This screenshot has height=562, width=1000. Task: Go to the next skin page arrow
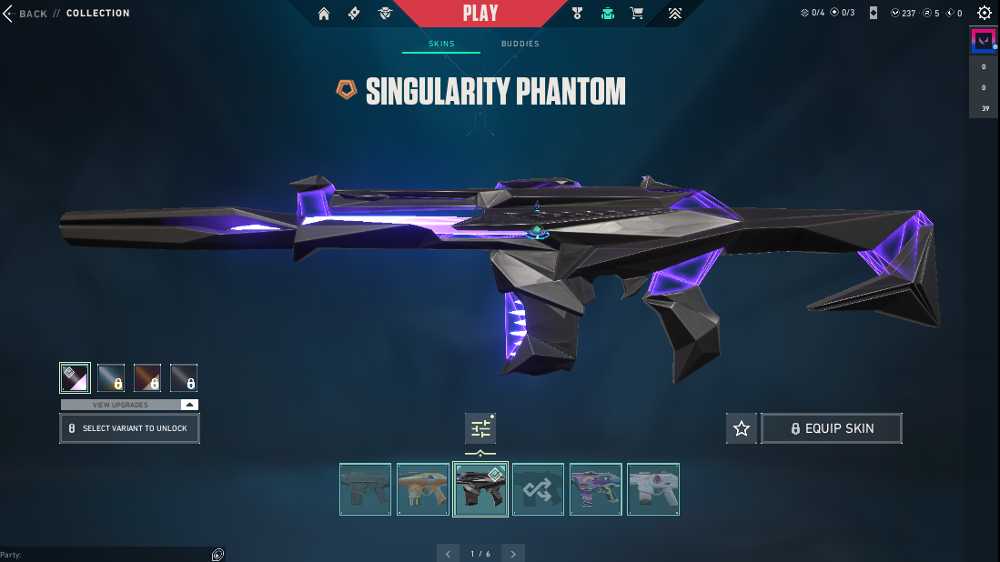(x=513, y=553)
